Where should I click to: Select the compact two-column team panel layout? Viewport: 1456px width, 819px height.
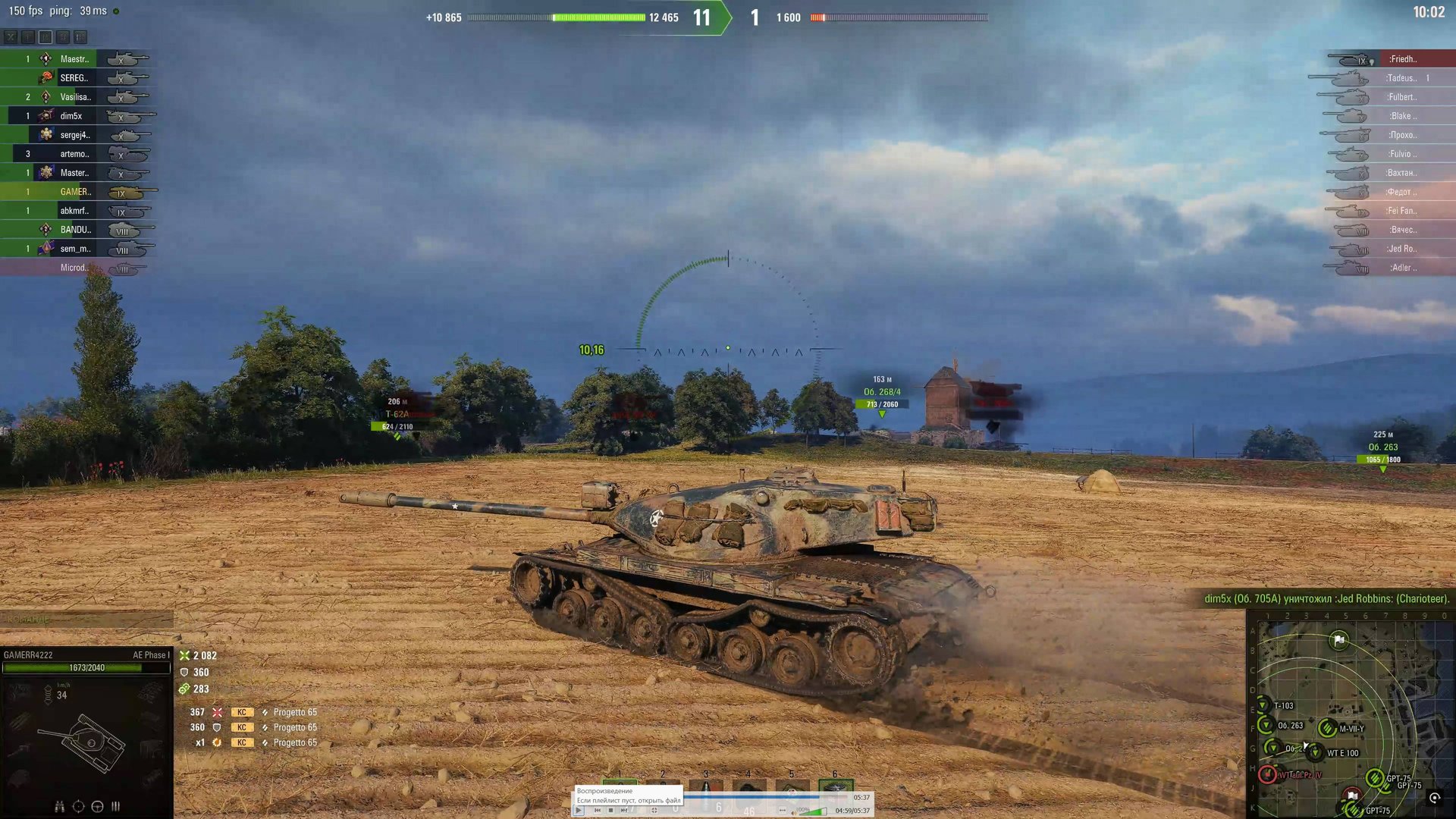coord(63,36)
